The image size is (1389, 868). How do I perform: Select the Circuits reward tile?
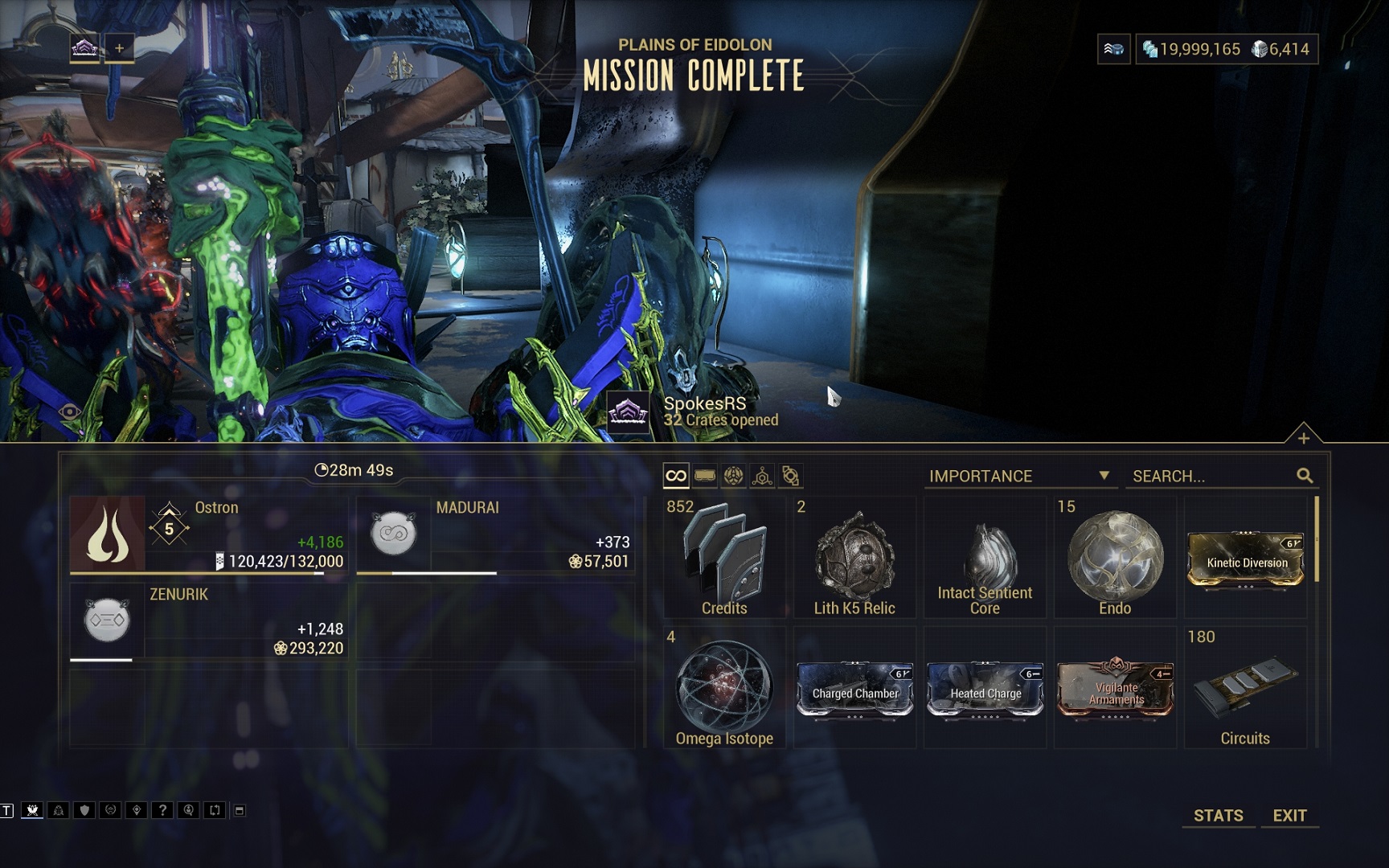1245,687
